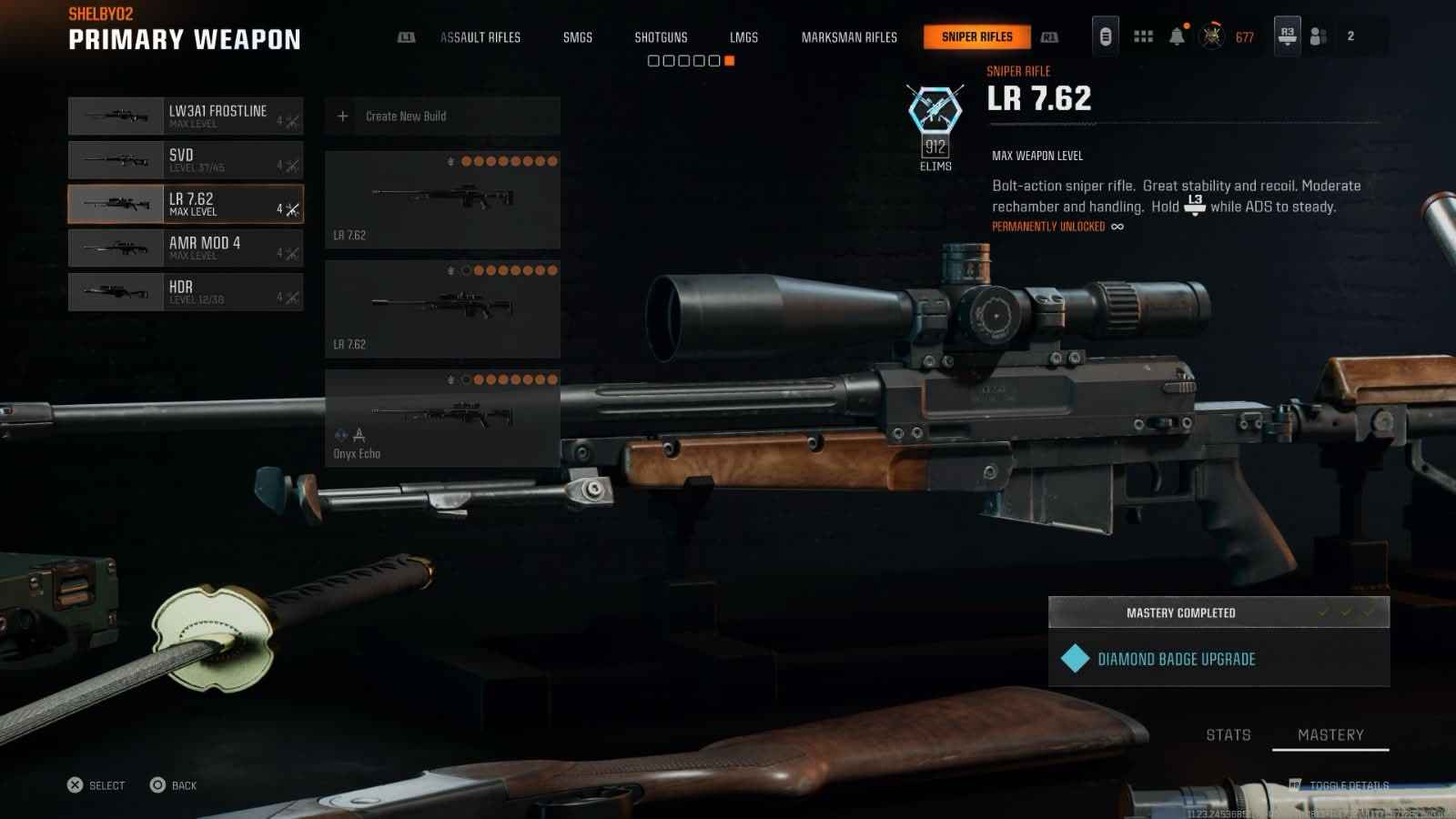The width and height of the screenshot is (1456, 819).
Task: Show the LMGs category
Action: coord(743,37)
